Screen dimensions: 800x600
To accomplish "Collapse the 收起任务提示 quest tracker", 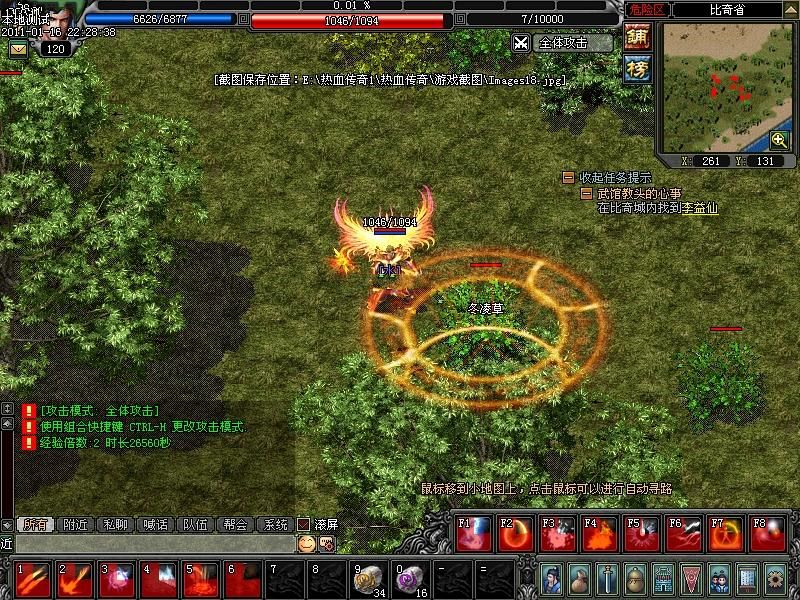I will (x=568, y=178).
